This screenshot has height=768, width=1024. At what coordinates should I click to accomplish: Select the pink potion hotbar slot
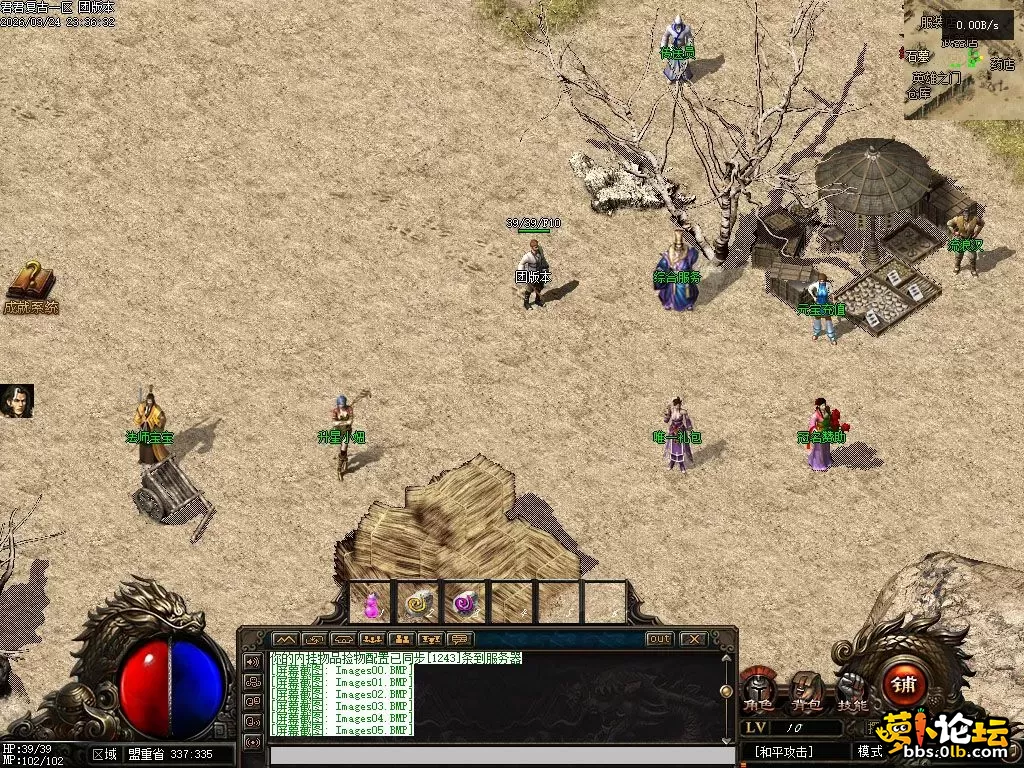372,604
